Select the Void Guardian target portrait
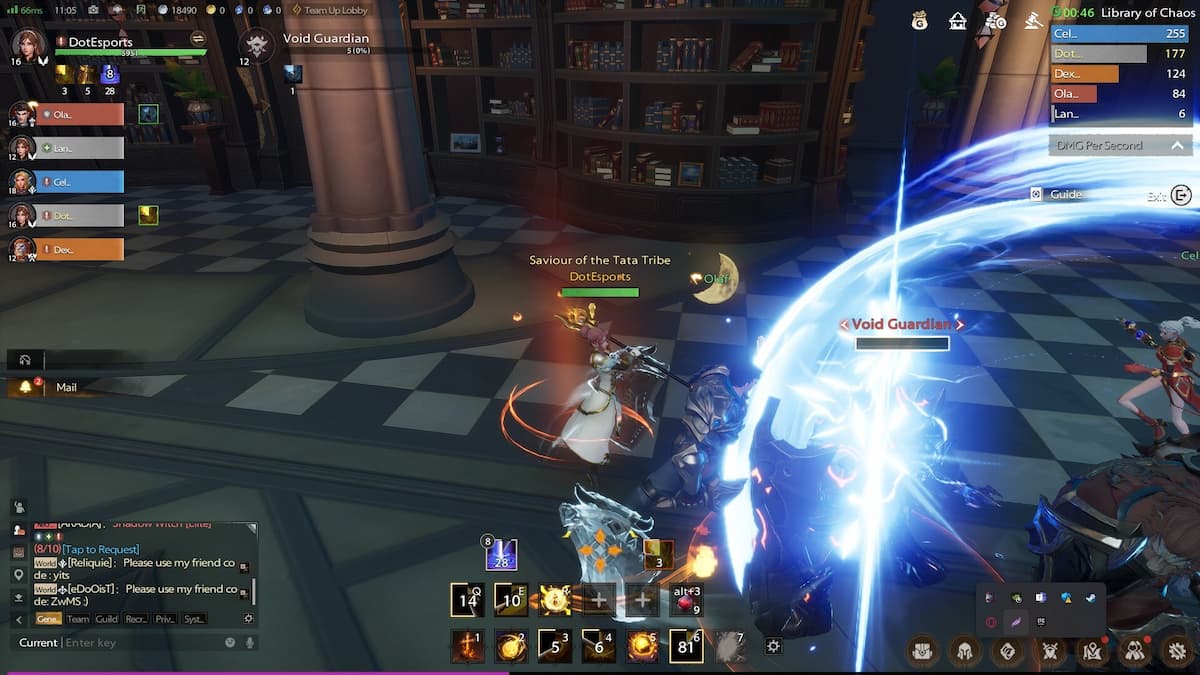The width and height of the screenshot is (1200, 675). click(x=258, y=45)
